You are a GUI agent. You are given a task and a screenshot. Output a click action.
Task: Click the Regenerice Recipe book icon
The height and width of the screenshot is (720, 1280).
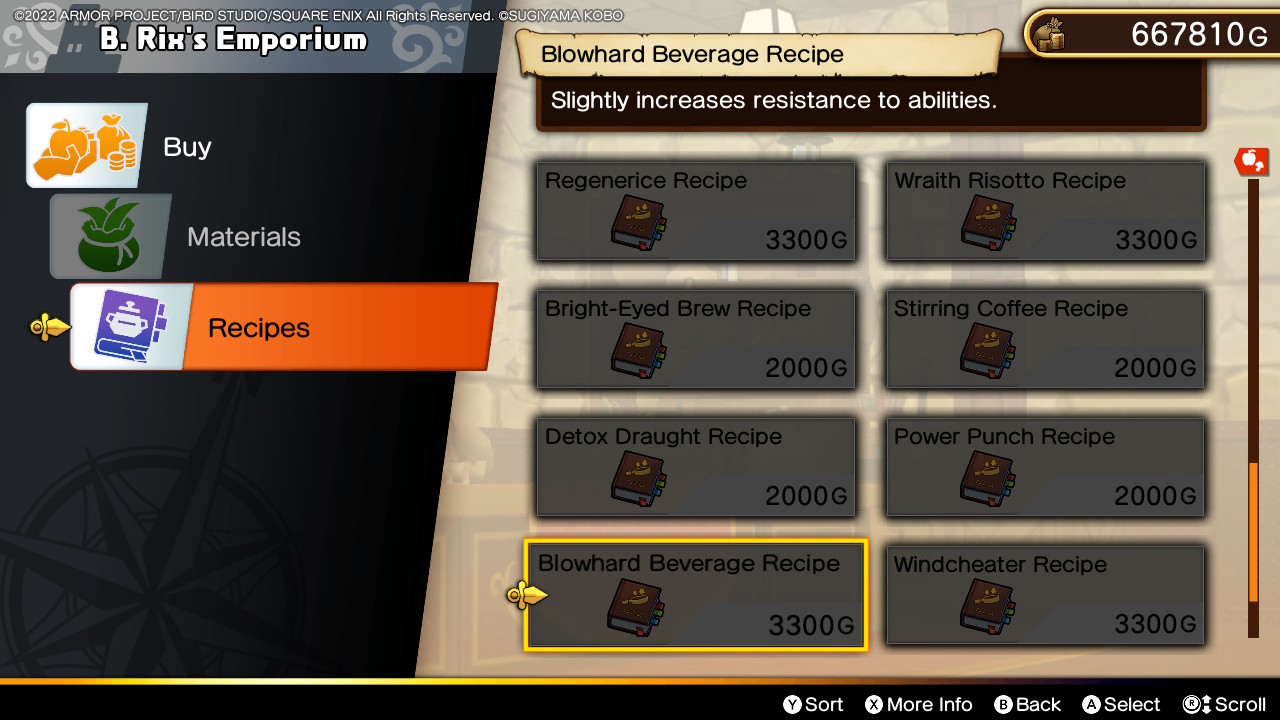pos(637,222)
